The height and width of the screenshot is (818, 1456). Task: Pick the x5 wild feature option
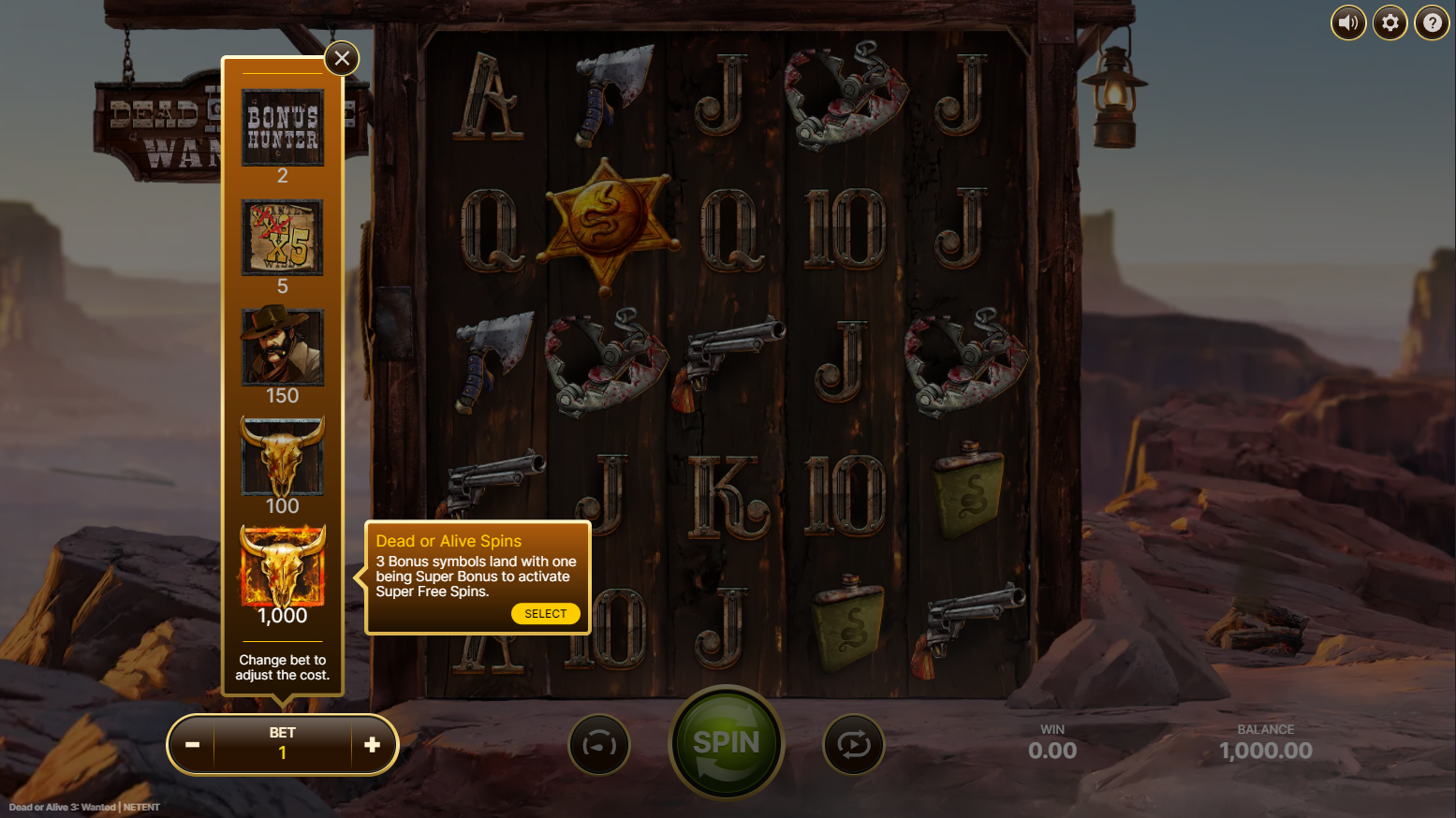click(x=283, y=238)
